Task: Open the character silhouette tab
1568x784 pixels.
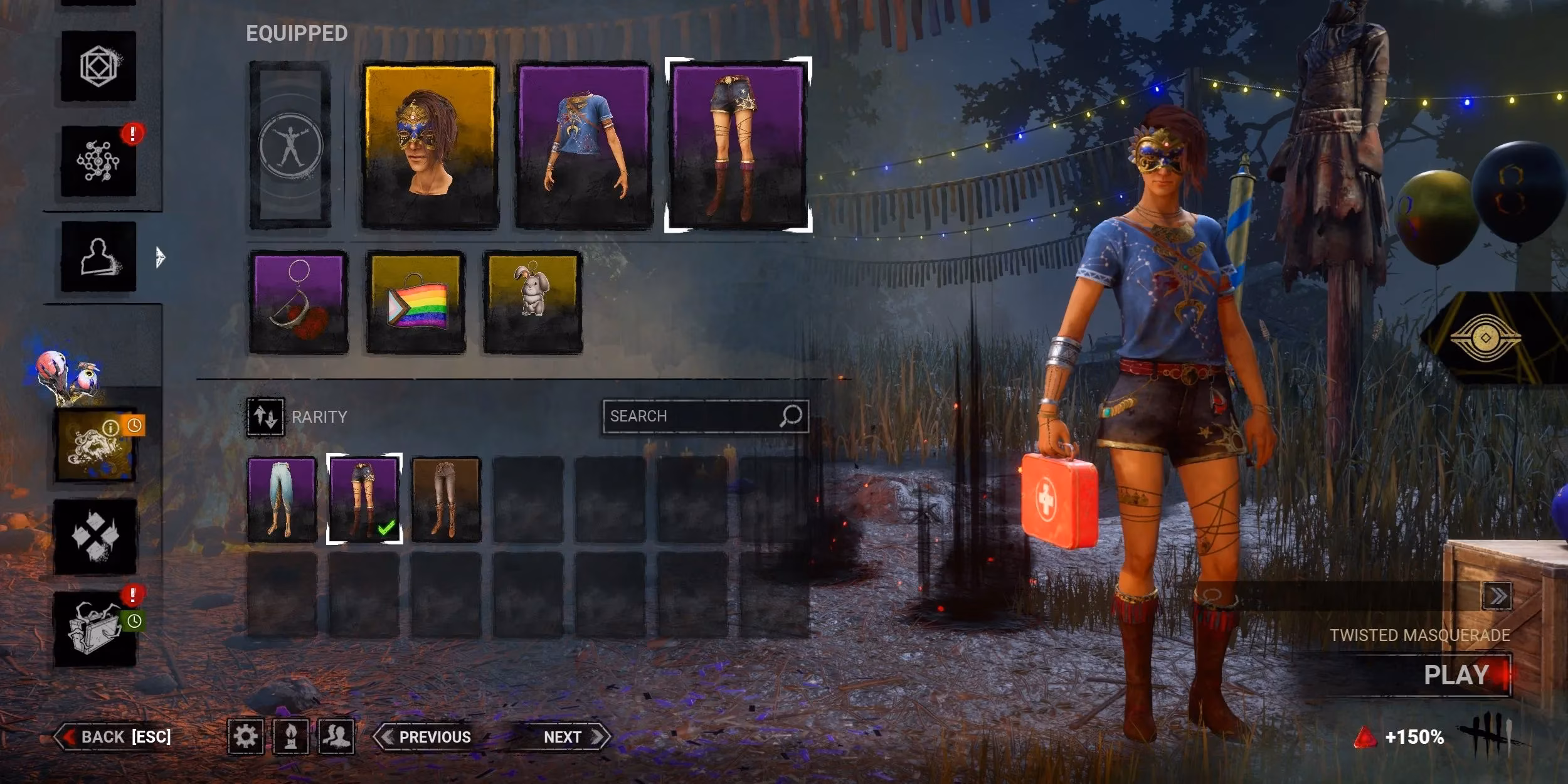Action: 98,257
